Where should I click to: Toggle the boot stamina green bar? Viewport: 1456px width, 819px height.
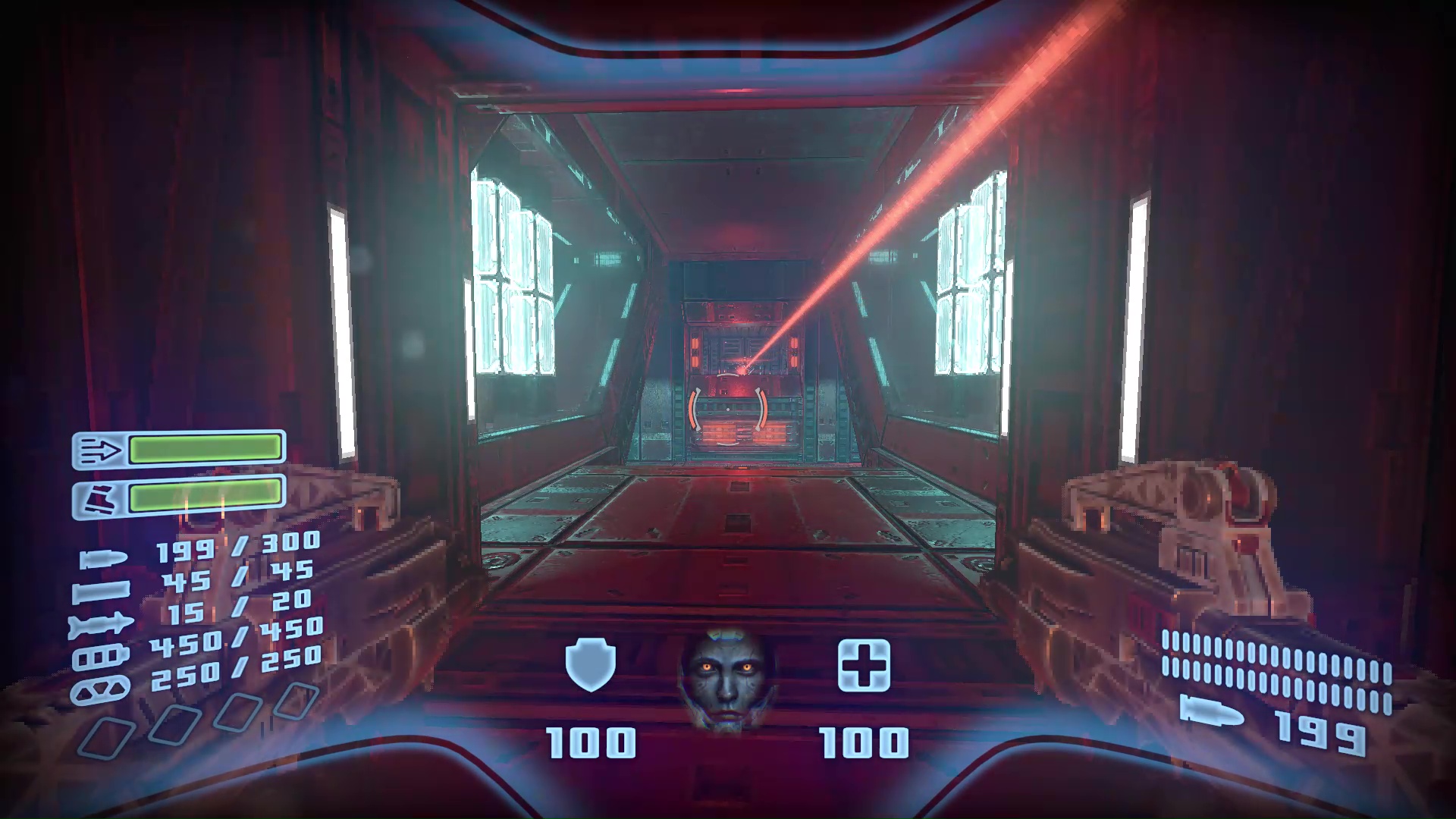205,495
